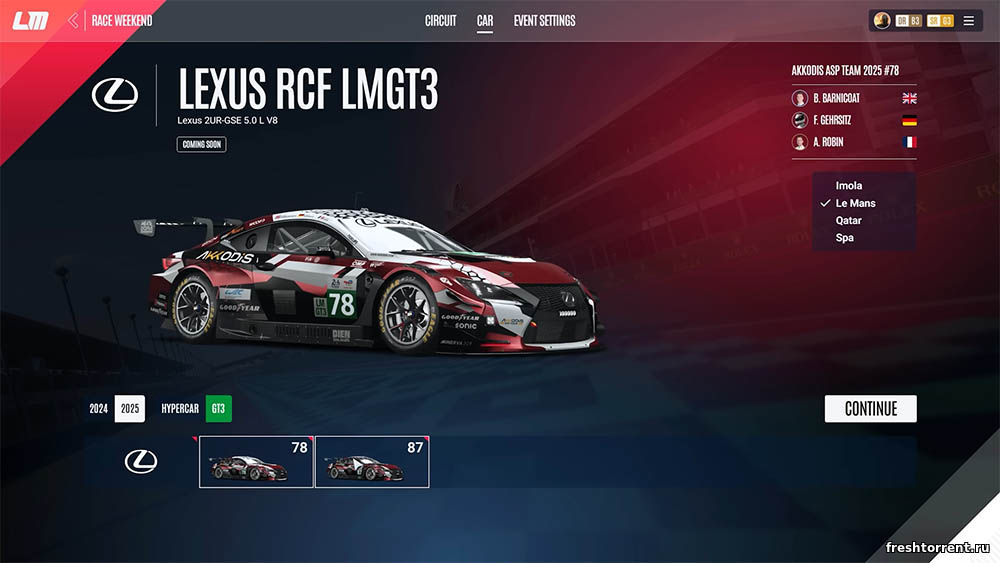Open the Car tab
Image resolution: width=1000 pixels, height=563 pixels.
[x=485, y=21]
